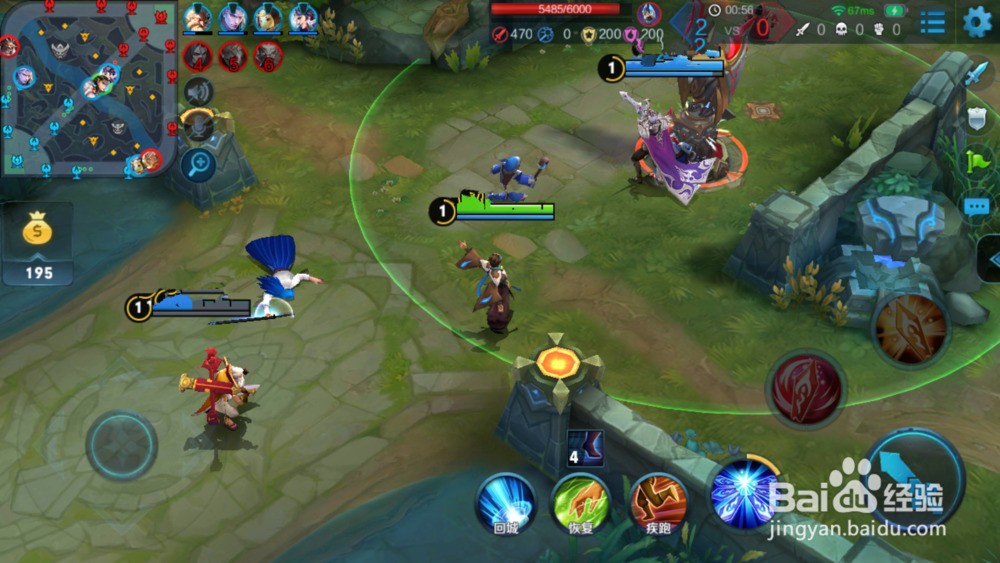Toggle the microphone voice chat icon
The image size is (1000, 563).
coord(199,126)
